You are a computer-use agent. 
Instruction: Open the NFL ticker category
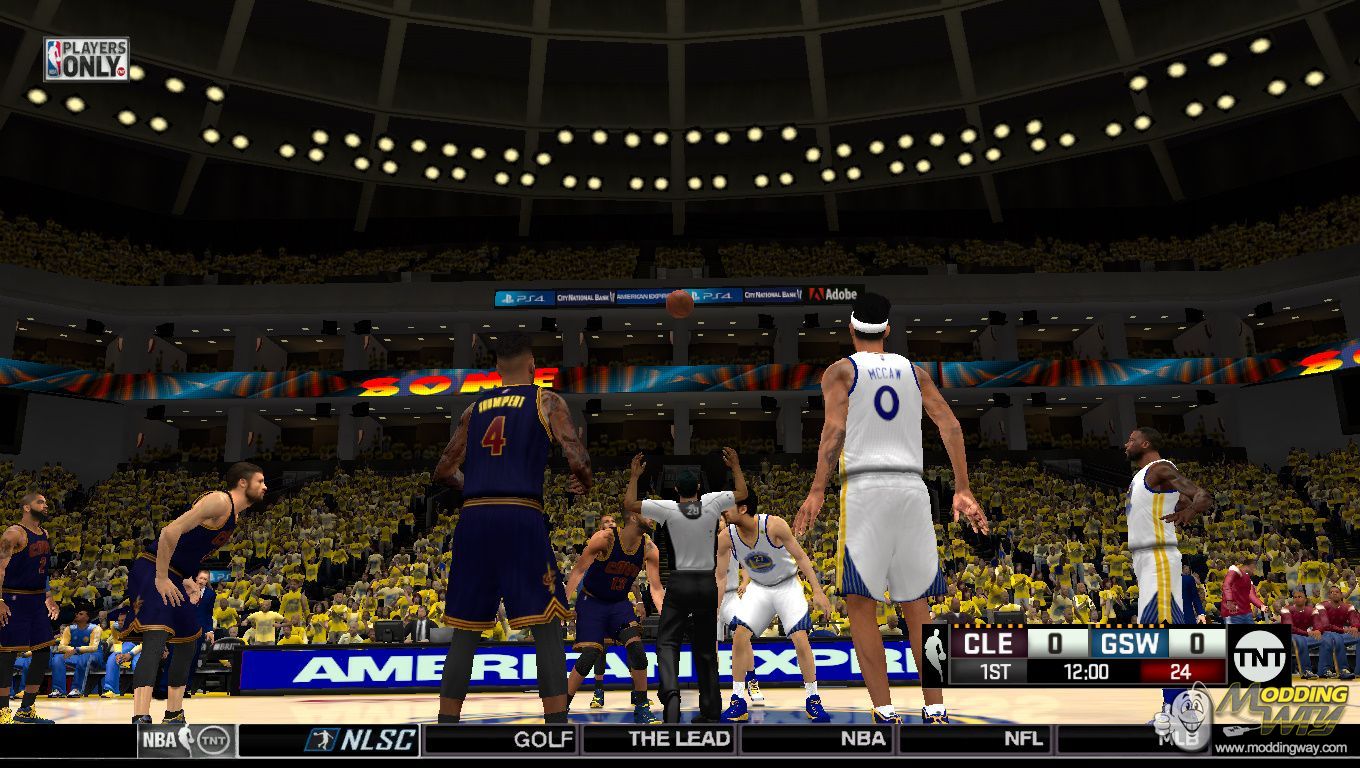(1023, 740)
